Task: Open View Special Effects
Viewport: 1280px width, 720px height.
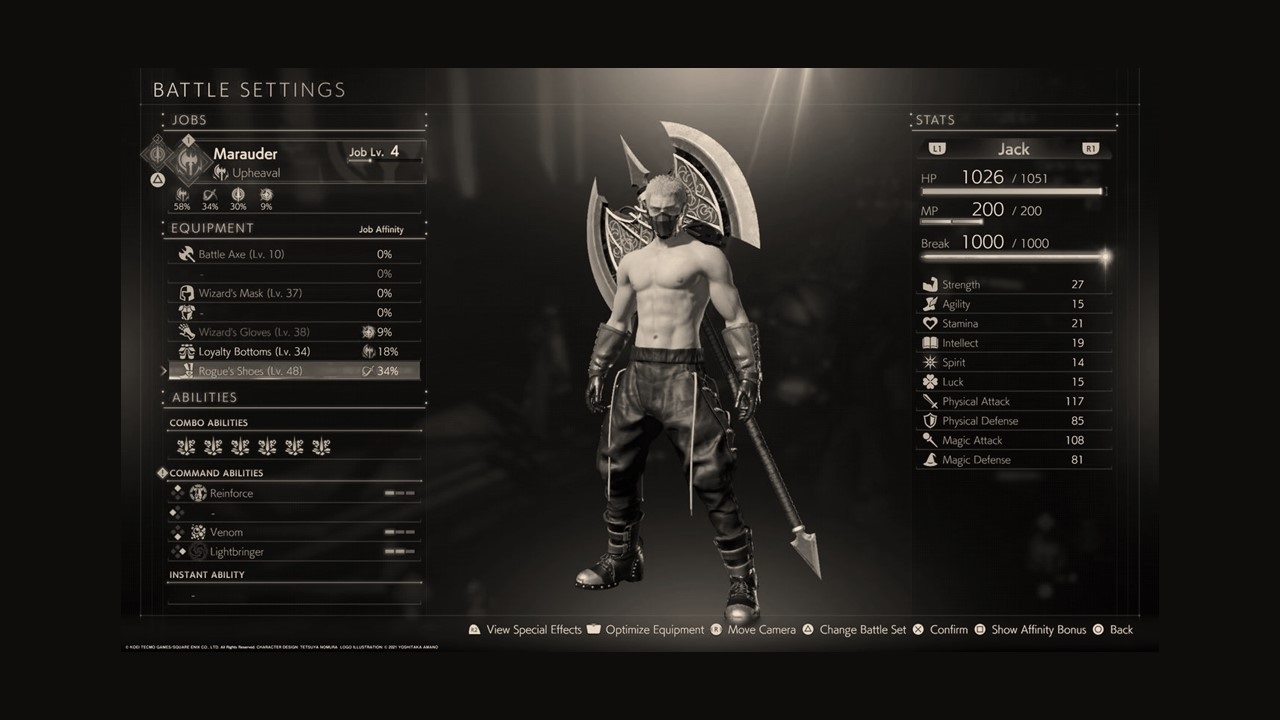Action: tap(533, 630)
